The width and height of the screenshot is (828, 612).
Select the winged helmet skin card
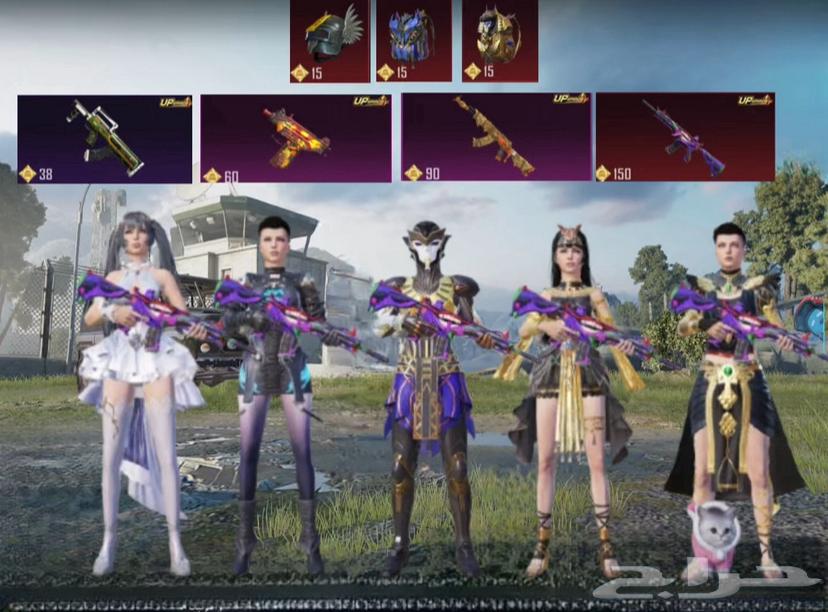[330, 41]
